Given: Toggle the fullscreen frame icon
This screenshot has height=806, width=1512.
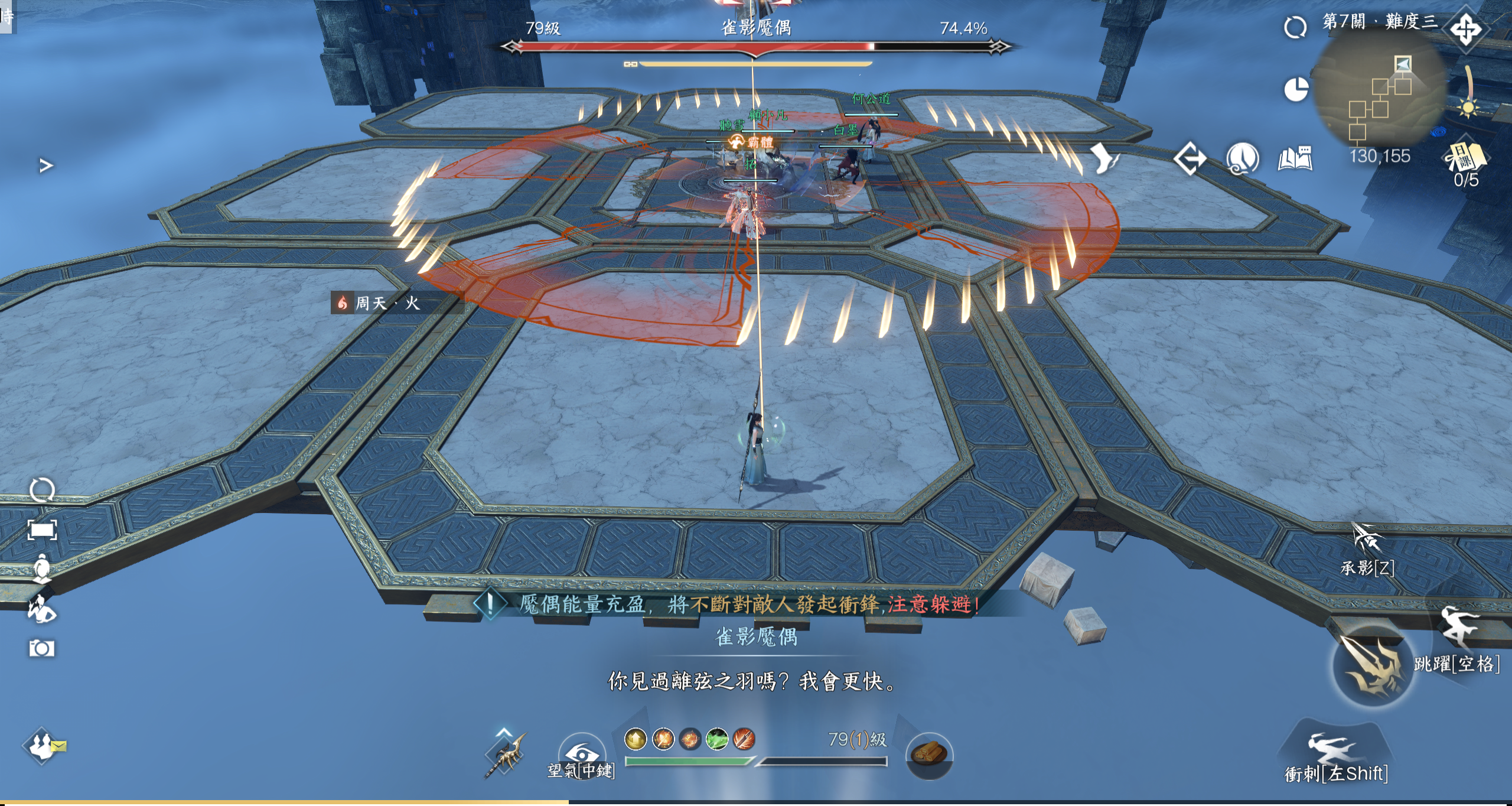Looking at the screenshot, I should [42, 530].
